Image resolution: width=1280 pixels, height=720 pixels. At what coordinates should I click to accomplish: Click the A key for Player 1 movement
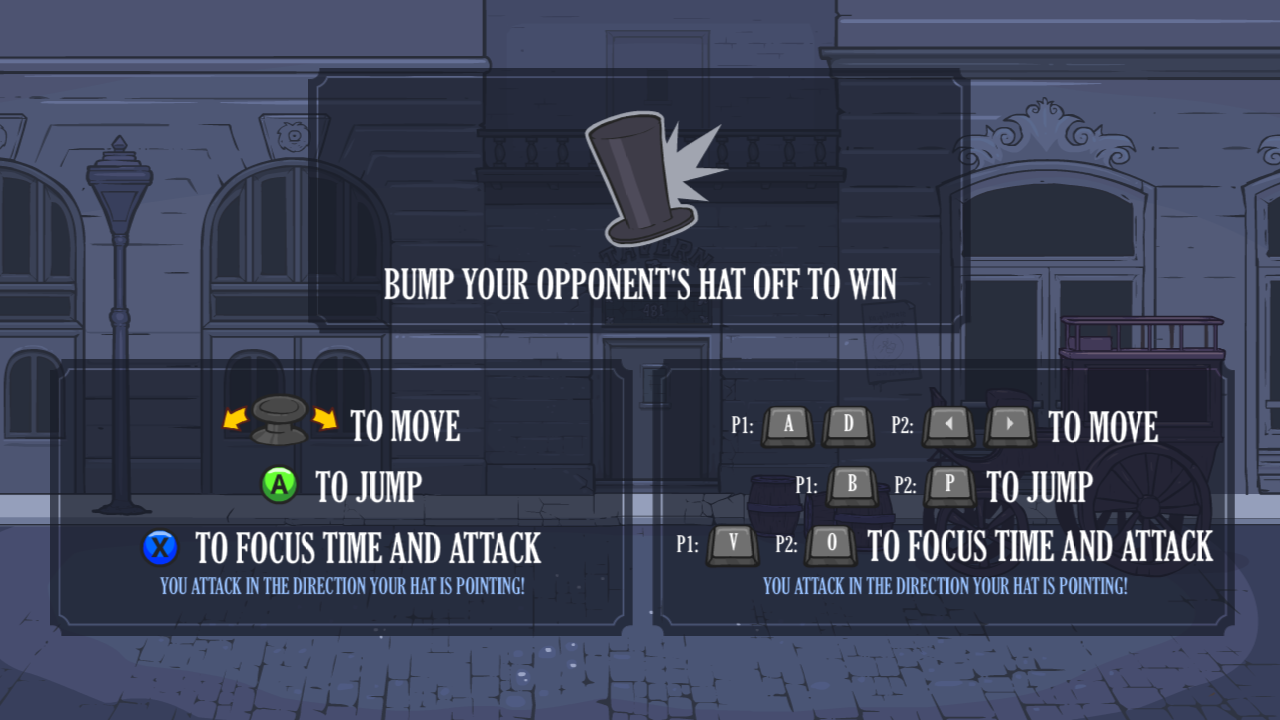(787, 426)
